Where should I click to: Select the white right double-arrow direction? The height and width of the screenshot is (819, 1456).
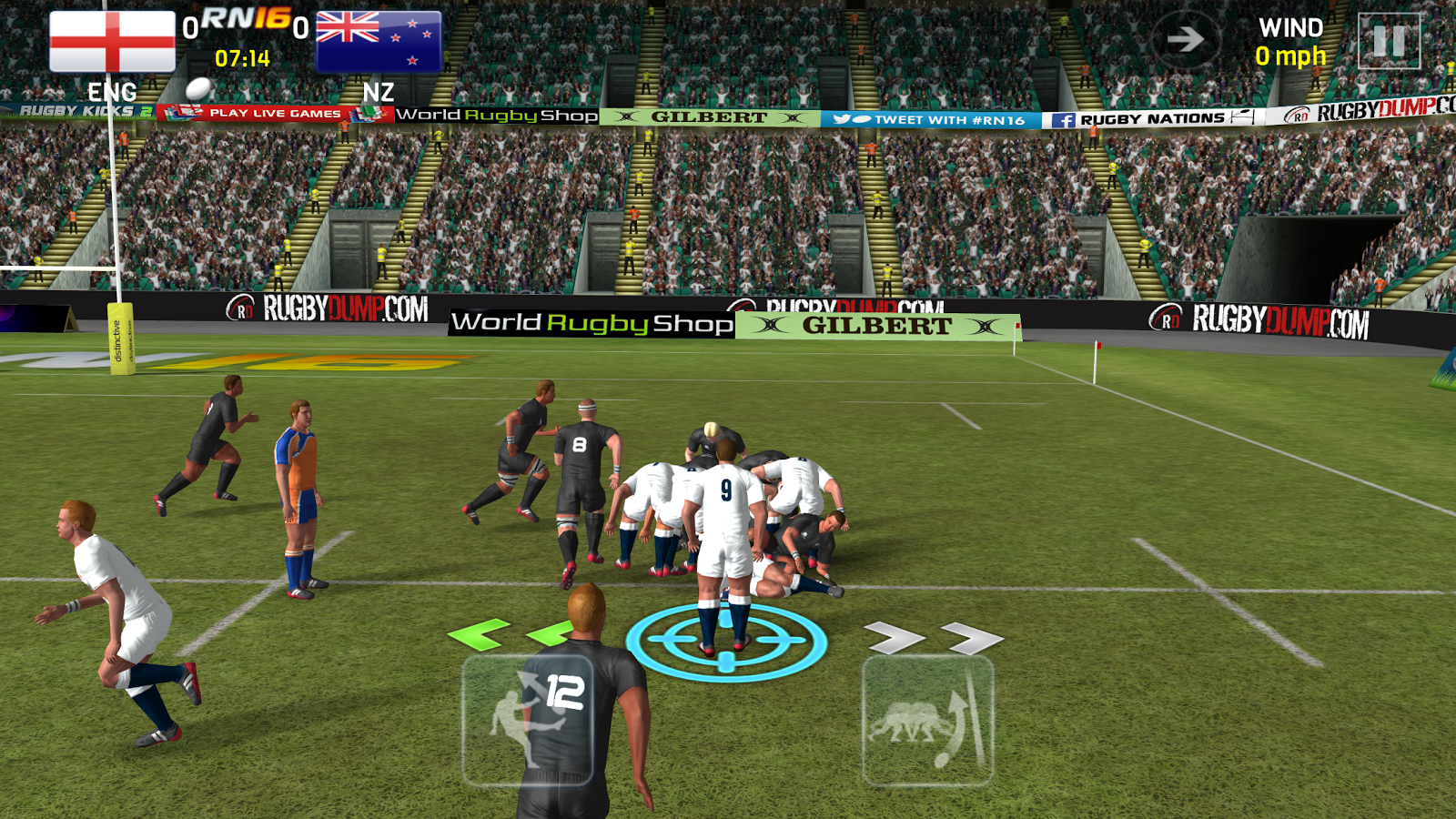click(x=933, y=638)
